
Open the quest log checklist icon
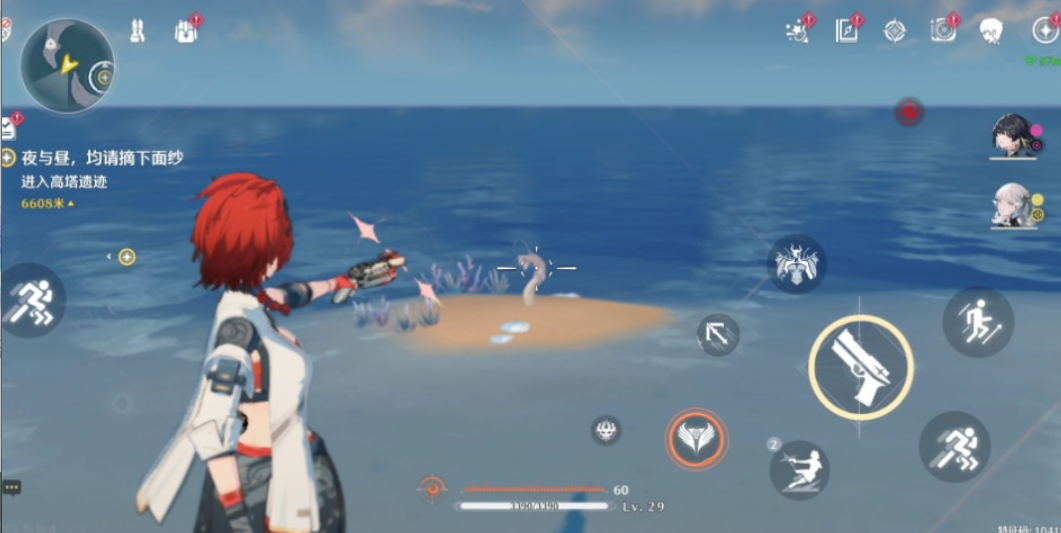pyautogui.click(x=9, y=128)
